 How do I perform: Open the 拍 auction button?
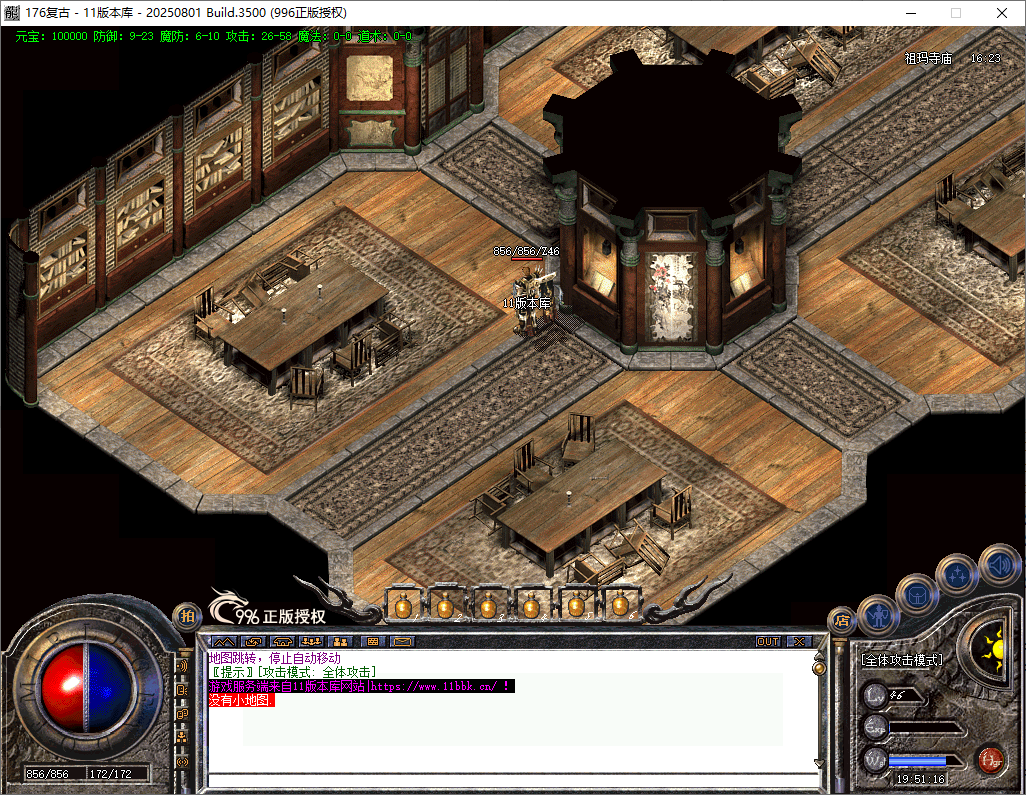coord(185,617)
